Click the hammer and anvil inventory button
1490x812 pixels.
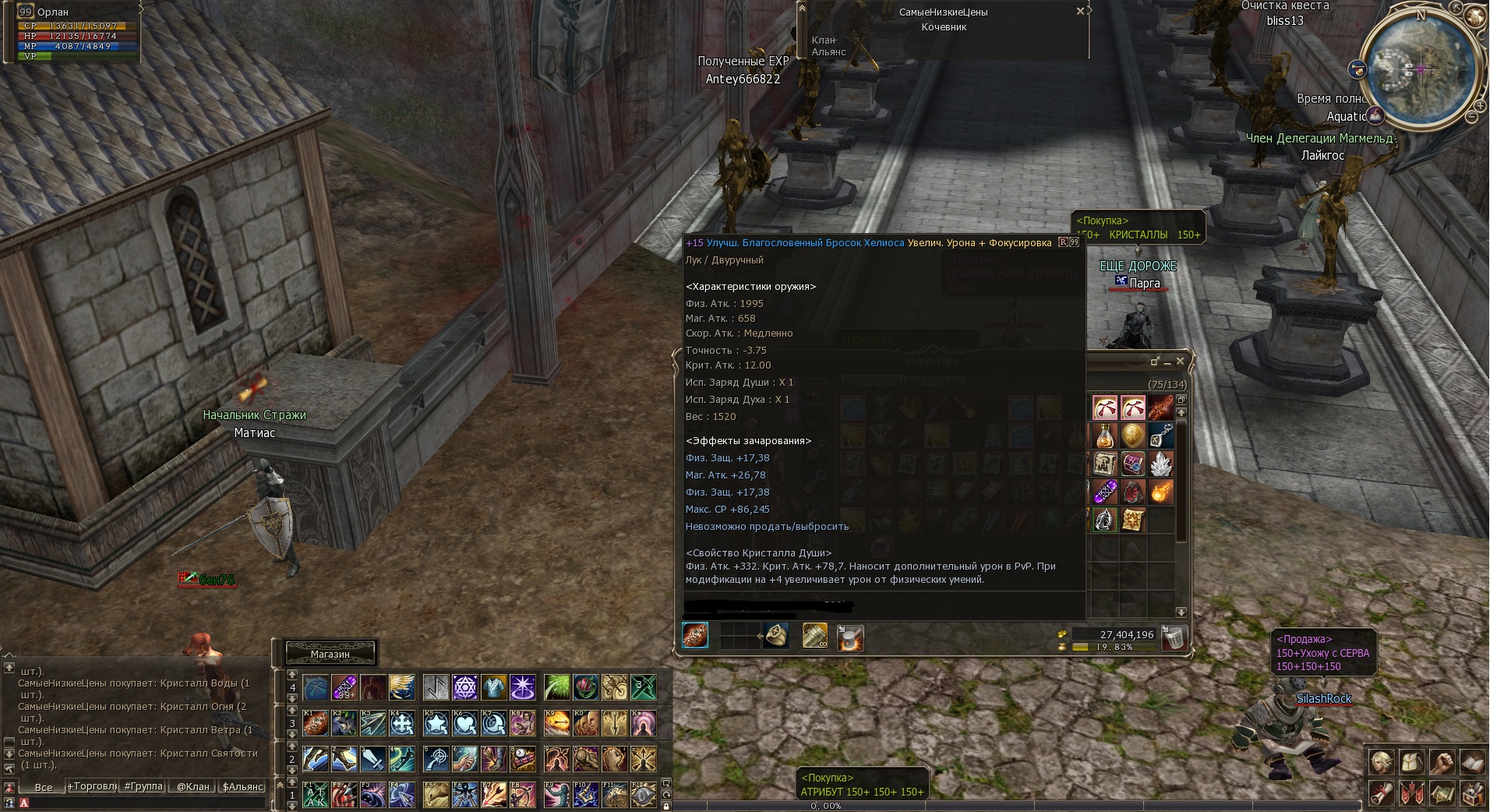[x=850, y=637]
